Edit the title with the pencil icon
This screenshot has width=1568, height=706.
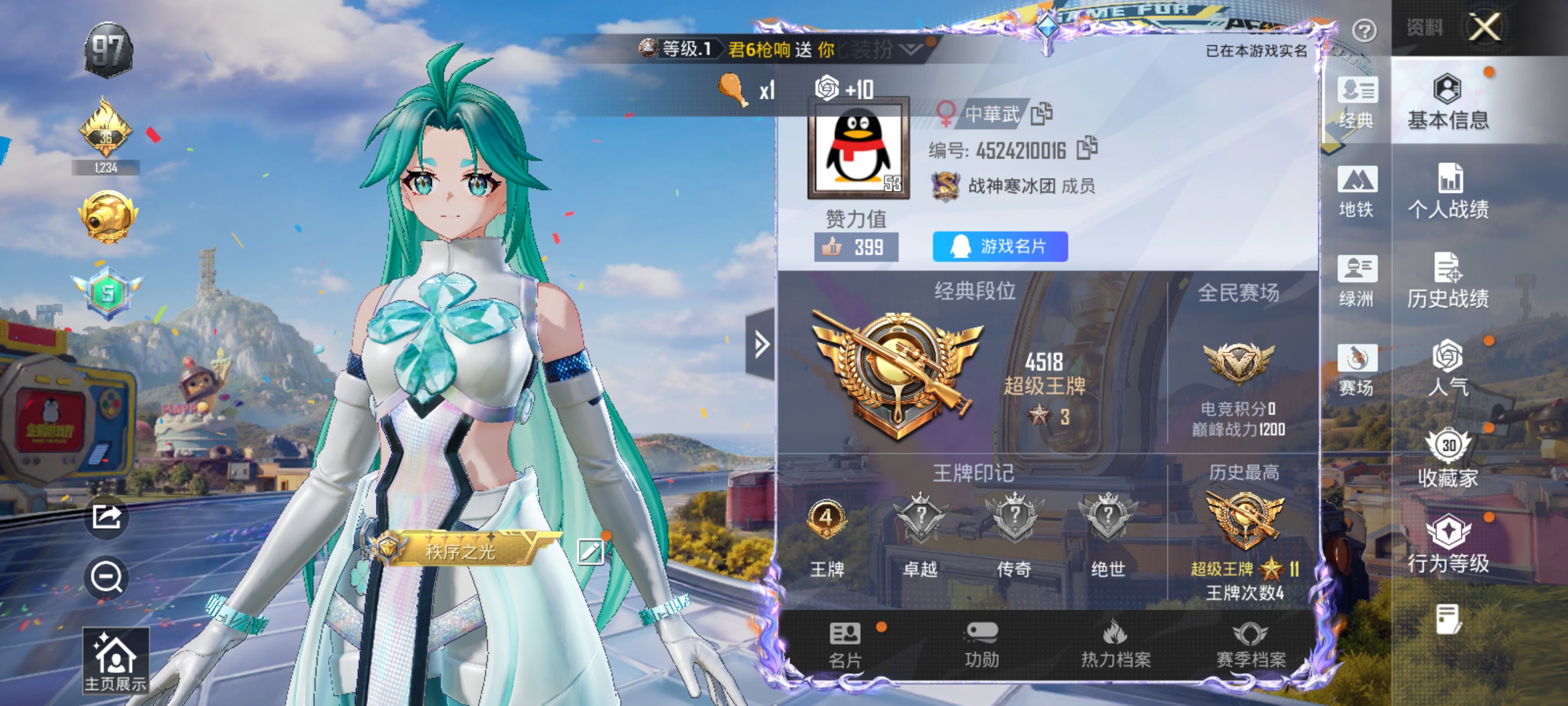click(x=591, y=551)
